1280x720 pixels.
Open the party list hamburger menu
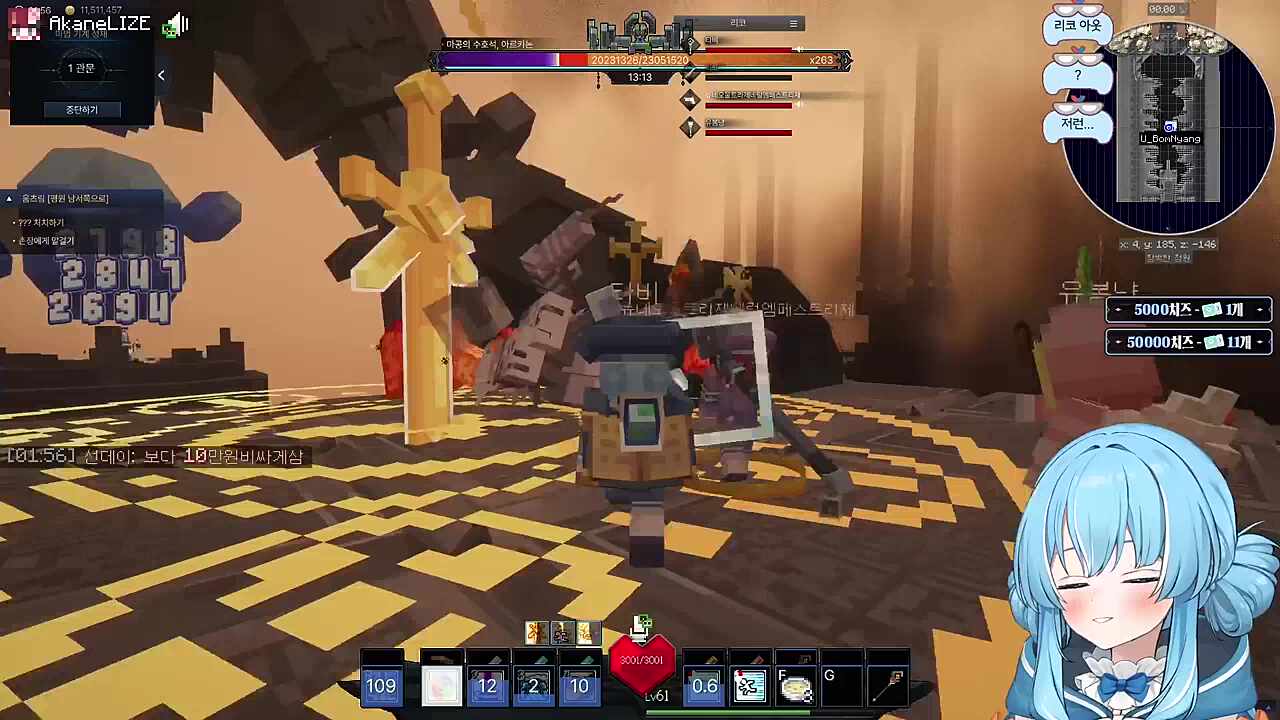(793, 24)
